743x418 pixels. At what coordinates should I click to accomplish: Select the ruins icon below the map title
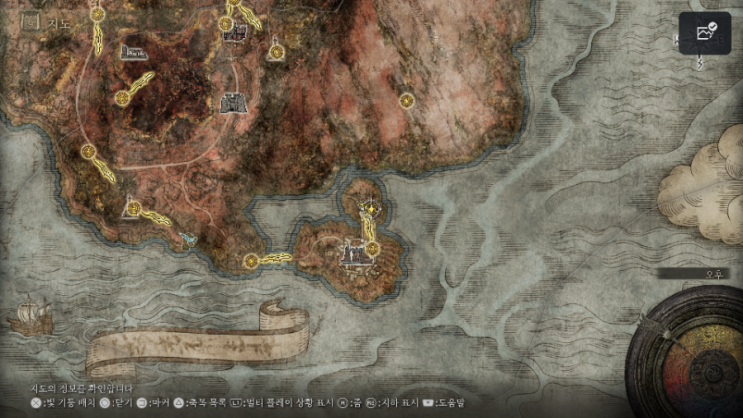131,50
